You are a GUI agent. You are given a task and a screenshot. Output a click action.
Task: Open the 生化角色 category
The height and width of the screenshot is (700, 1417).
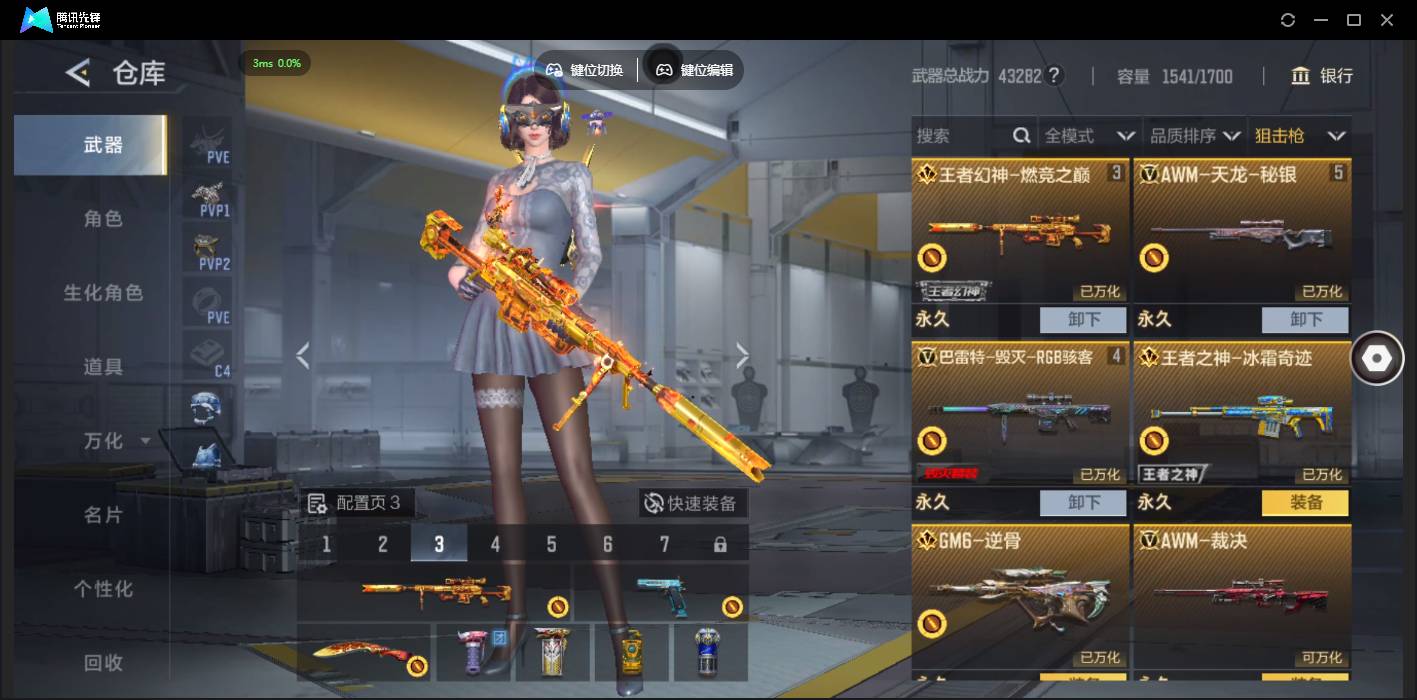(103, 293)
